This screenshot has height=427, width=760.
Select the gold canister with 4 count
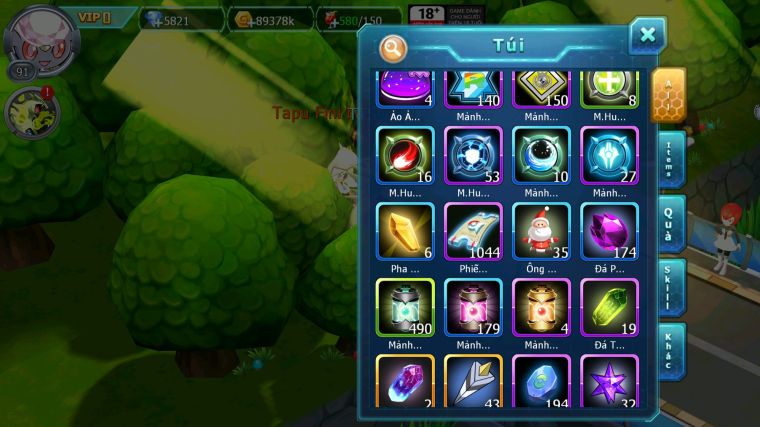pos(541,307)
